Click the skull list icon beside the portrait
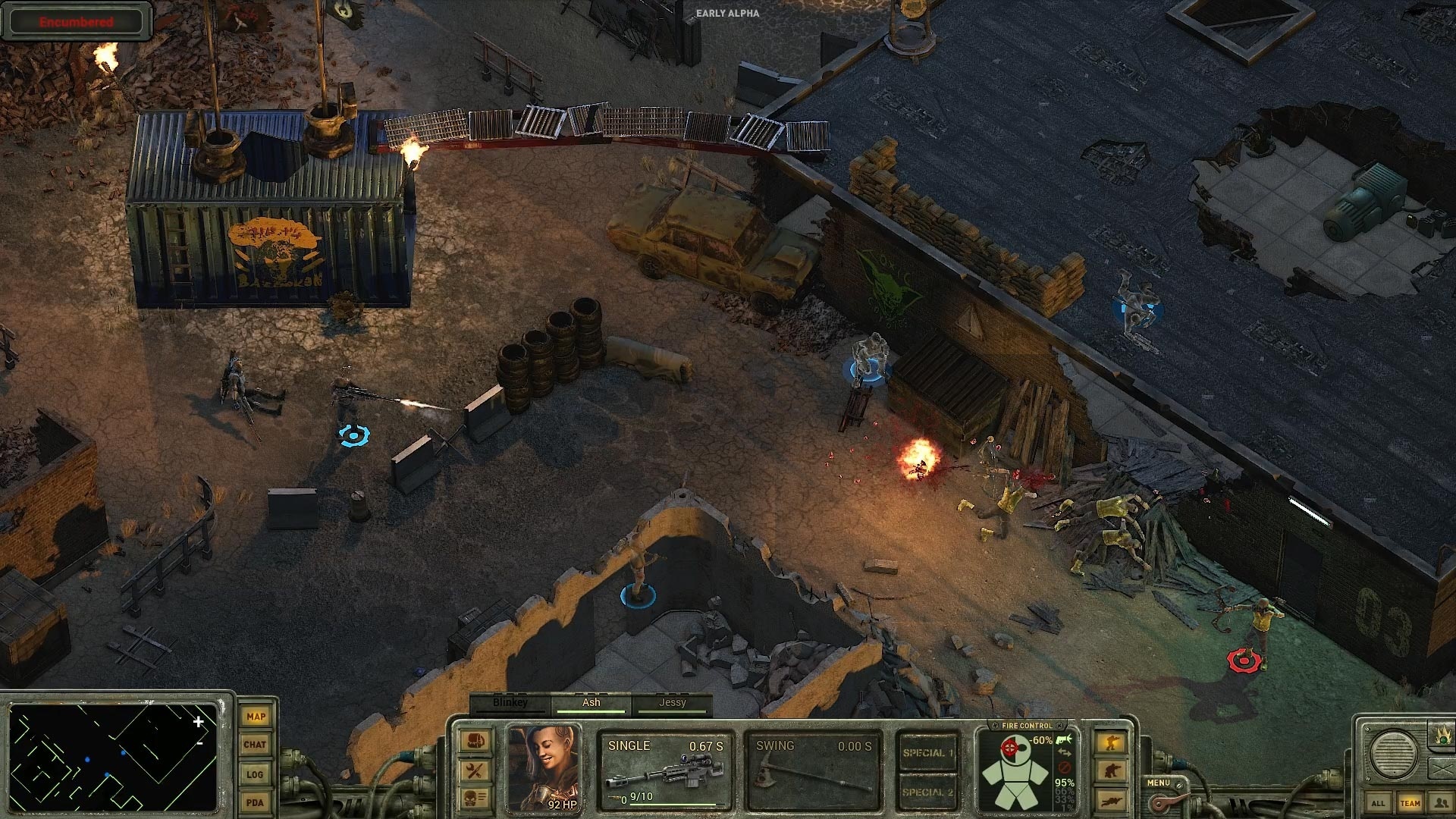 [474, 799]
